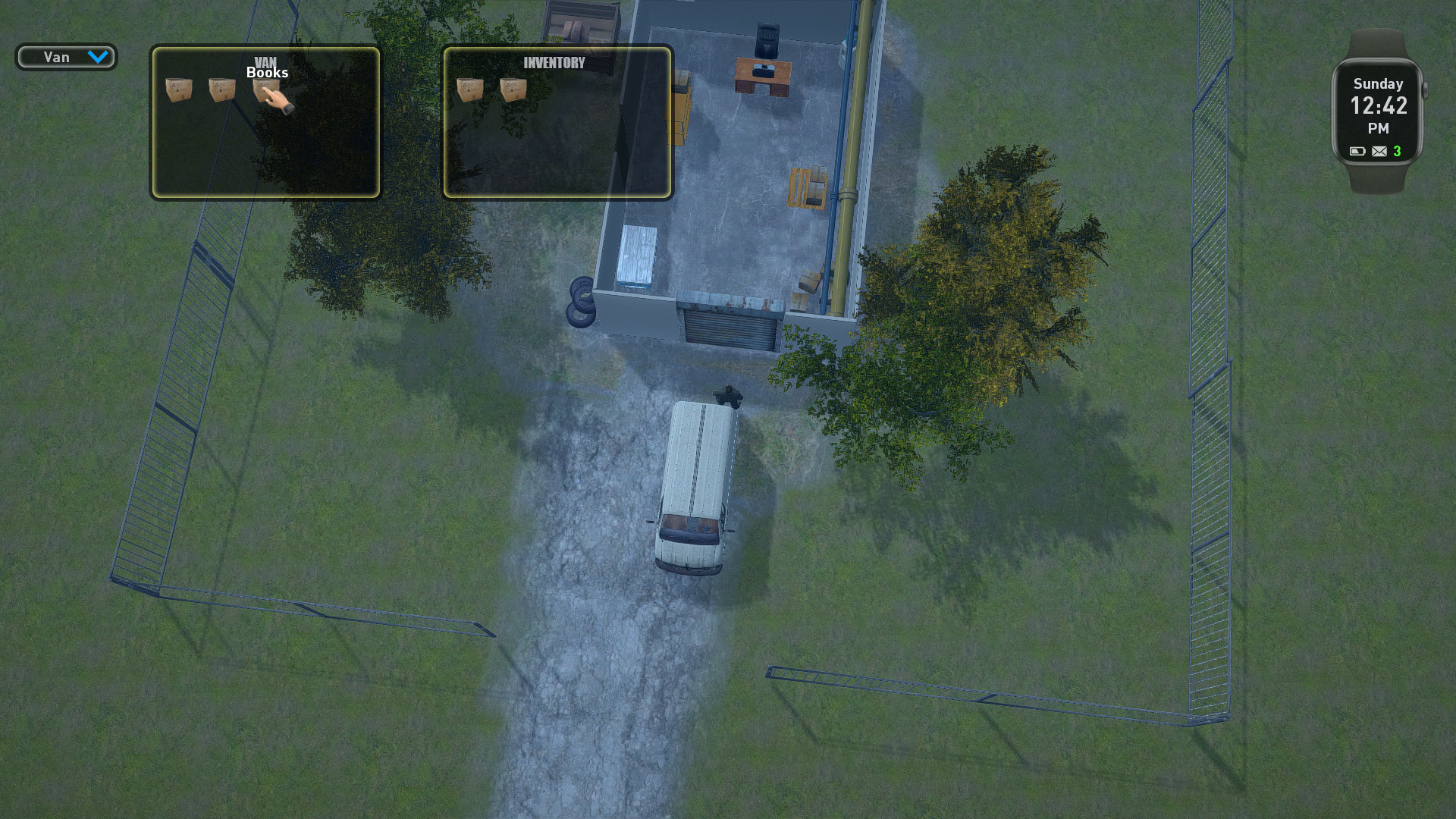
Task: Switch to the VAN panel header
Action: [267, 61]
